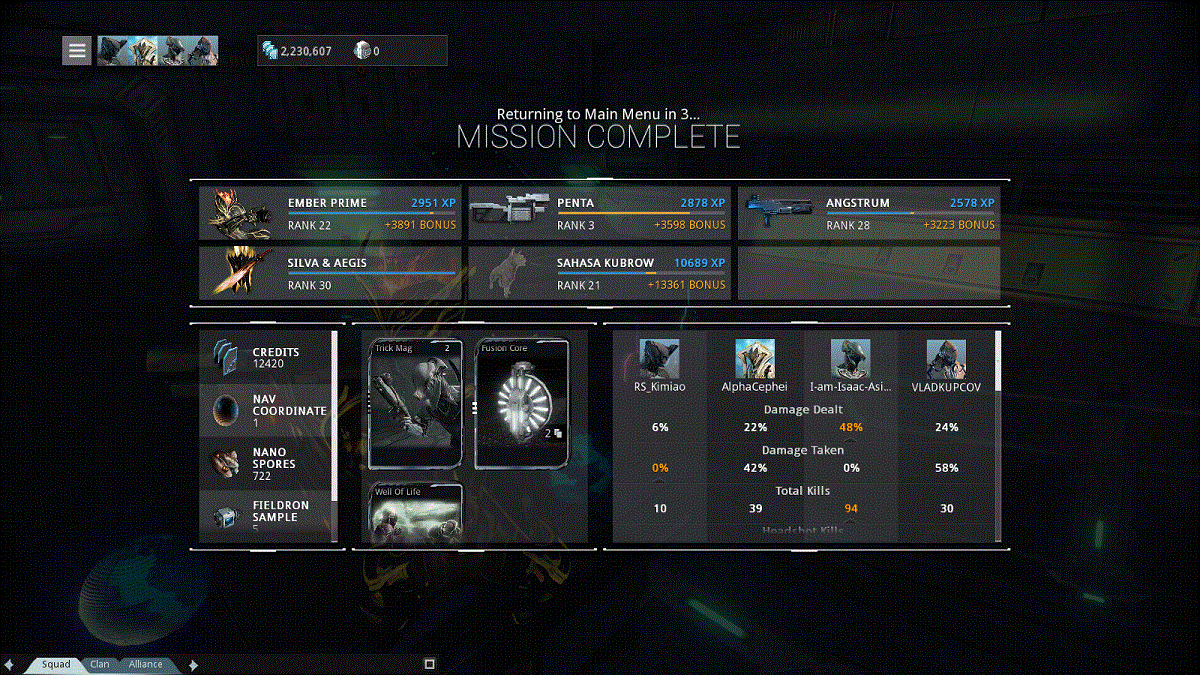This screenshot has height=675, width=1200.
Task: Switch to the Squad chat tab
Action: (x=56, y=664)
